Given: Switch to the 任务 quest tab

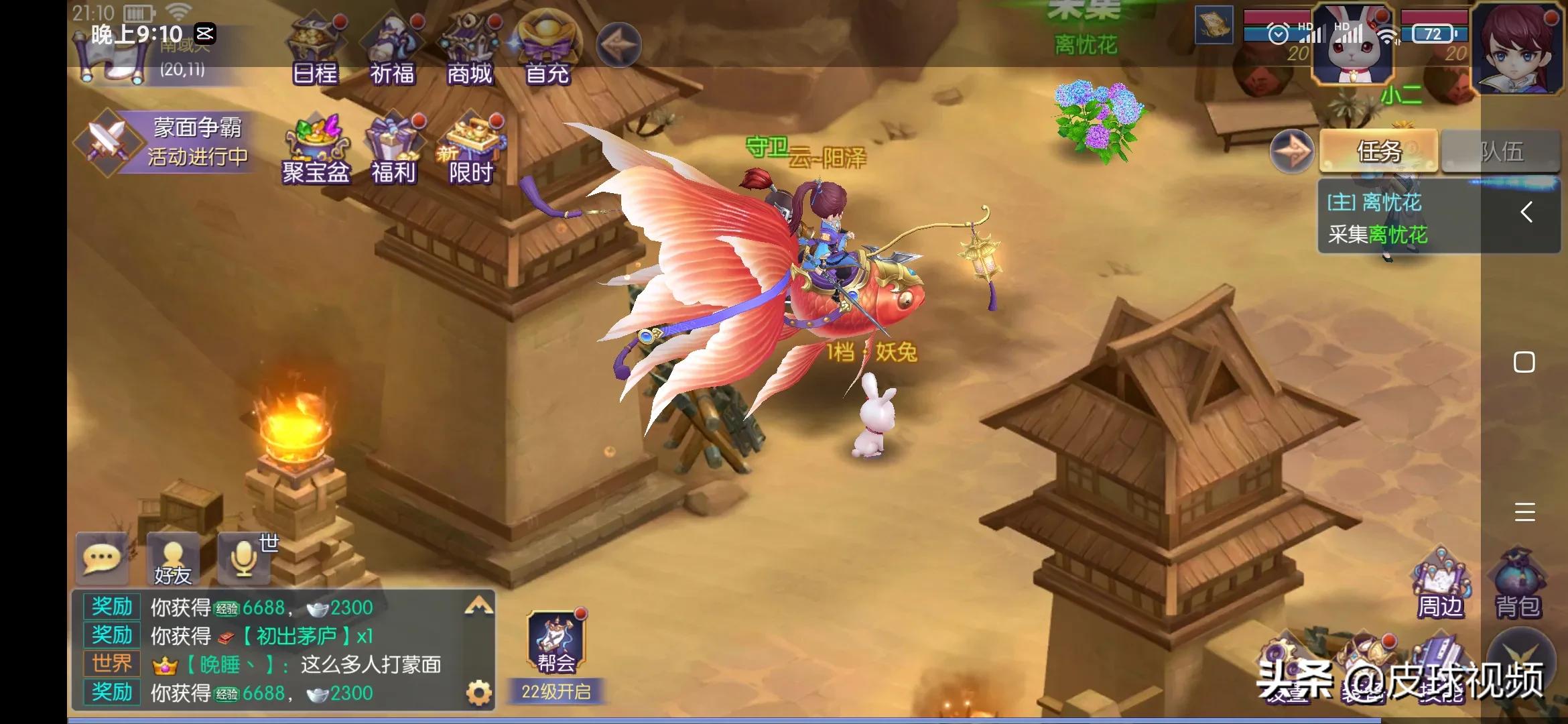Looking at the screenshot, I should click(1378, 152).
